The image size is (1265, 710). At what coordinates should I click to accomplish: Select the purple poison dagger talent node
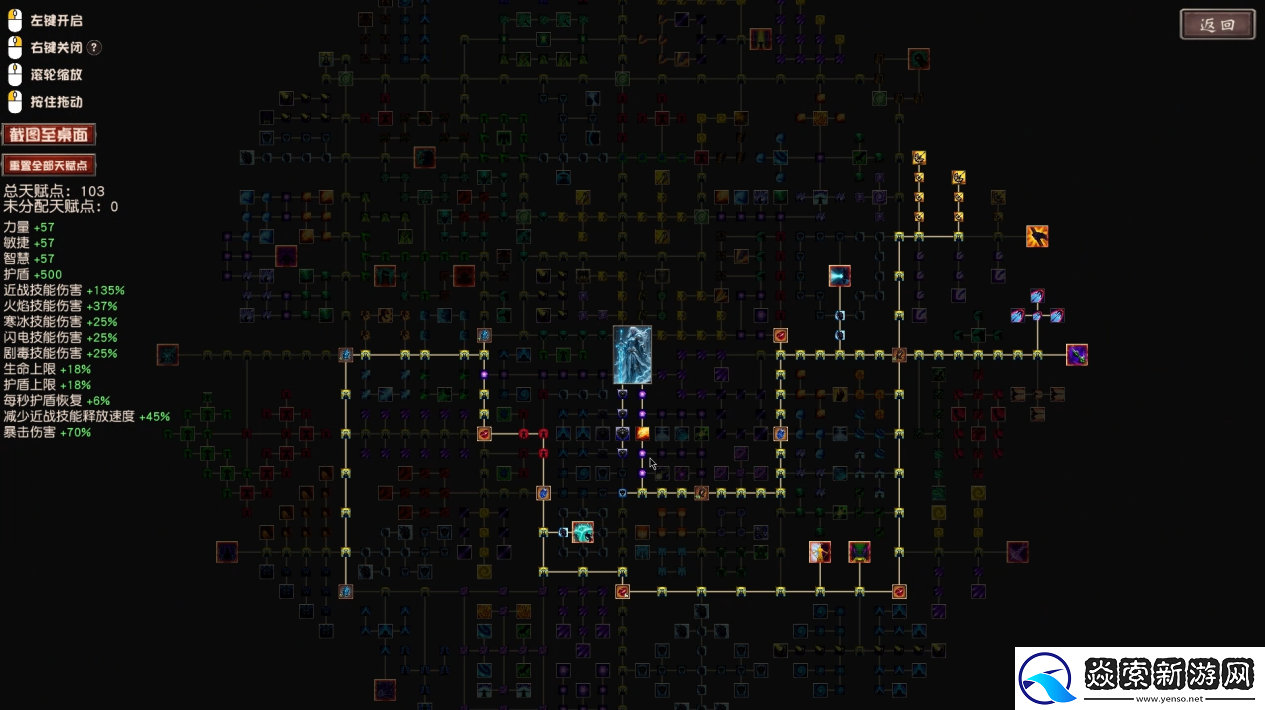1077,354
